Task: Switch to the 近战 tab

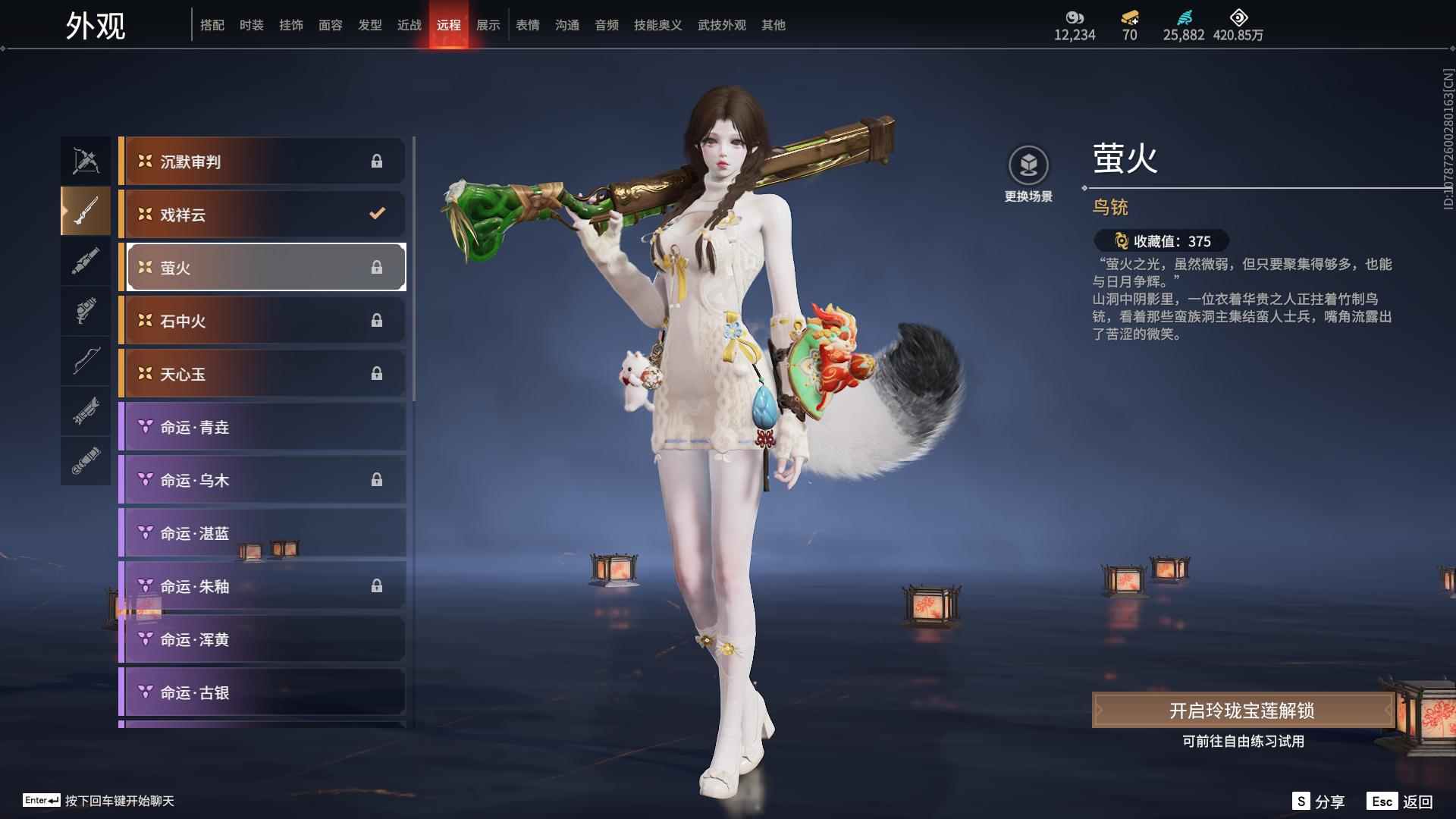Action: (409, 25)
